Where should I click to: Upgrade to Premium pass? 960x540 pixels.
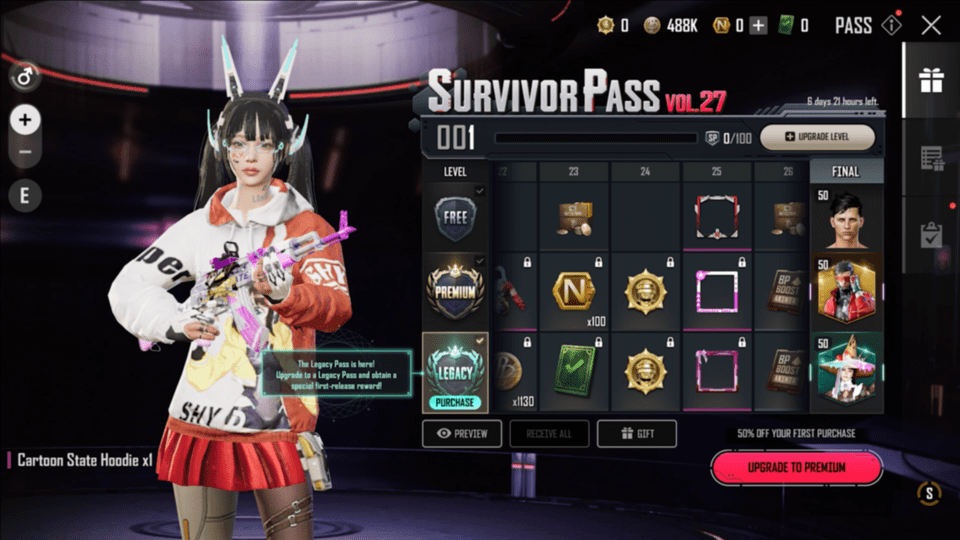(796, 467)
